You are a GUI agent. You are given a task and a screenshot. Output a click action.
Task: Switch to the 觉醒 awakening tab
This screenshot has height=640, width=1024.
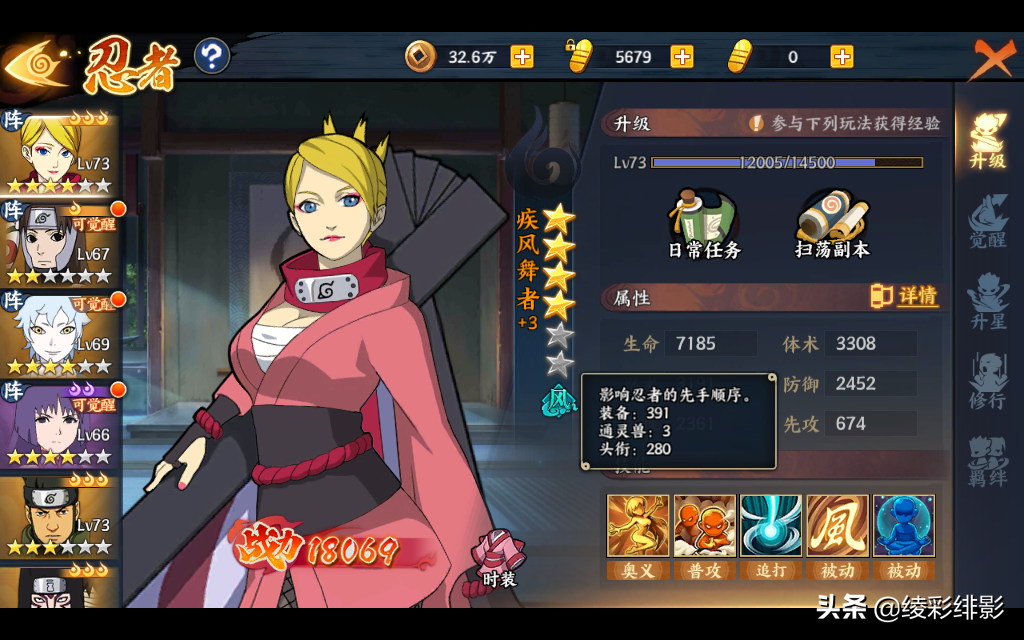tap(987, 223)
